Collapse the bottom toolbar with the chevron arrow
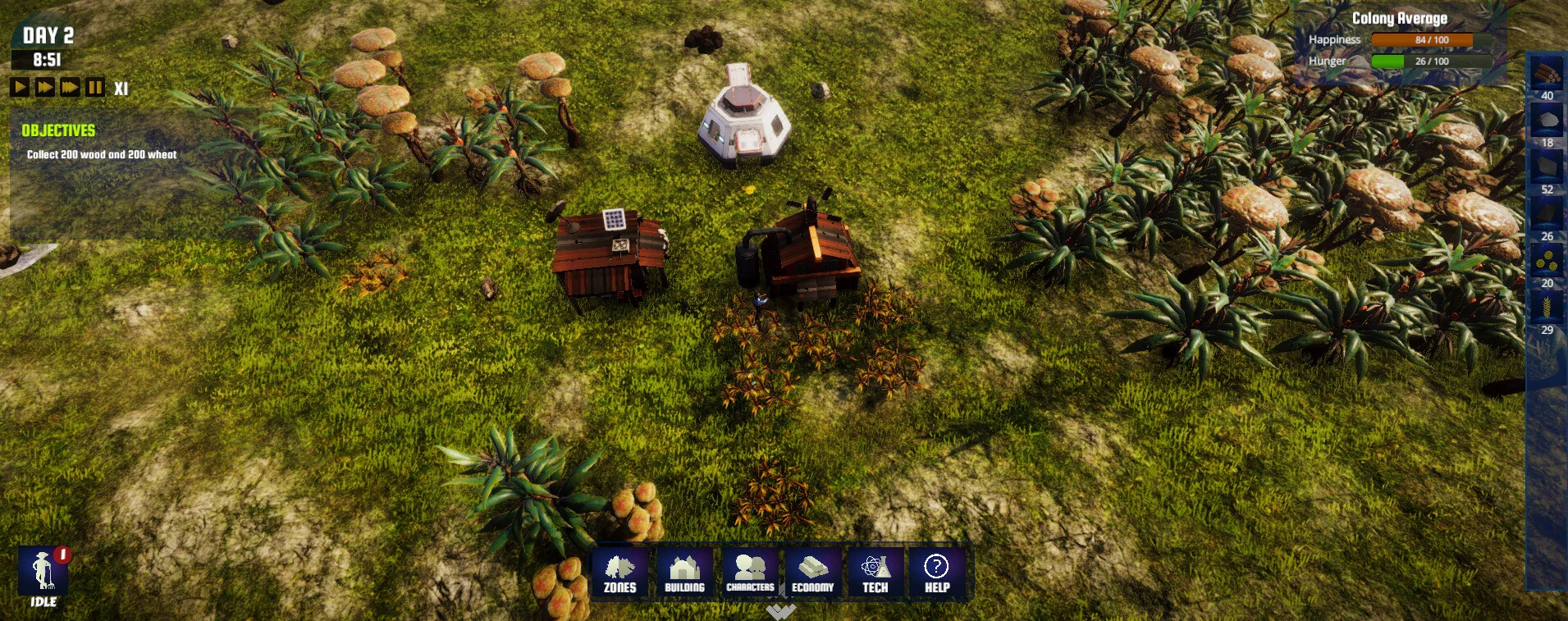 [780, 612]
